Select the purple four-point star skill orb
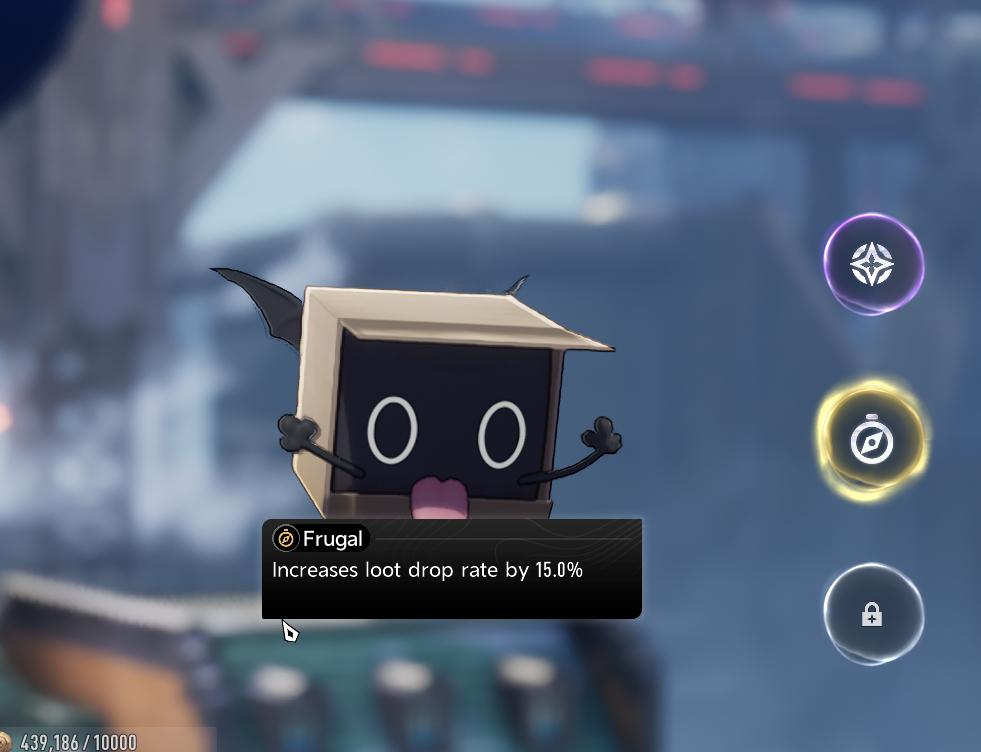 tap(872, 265)
